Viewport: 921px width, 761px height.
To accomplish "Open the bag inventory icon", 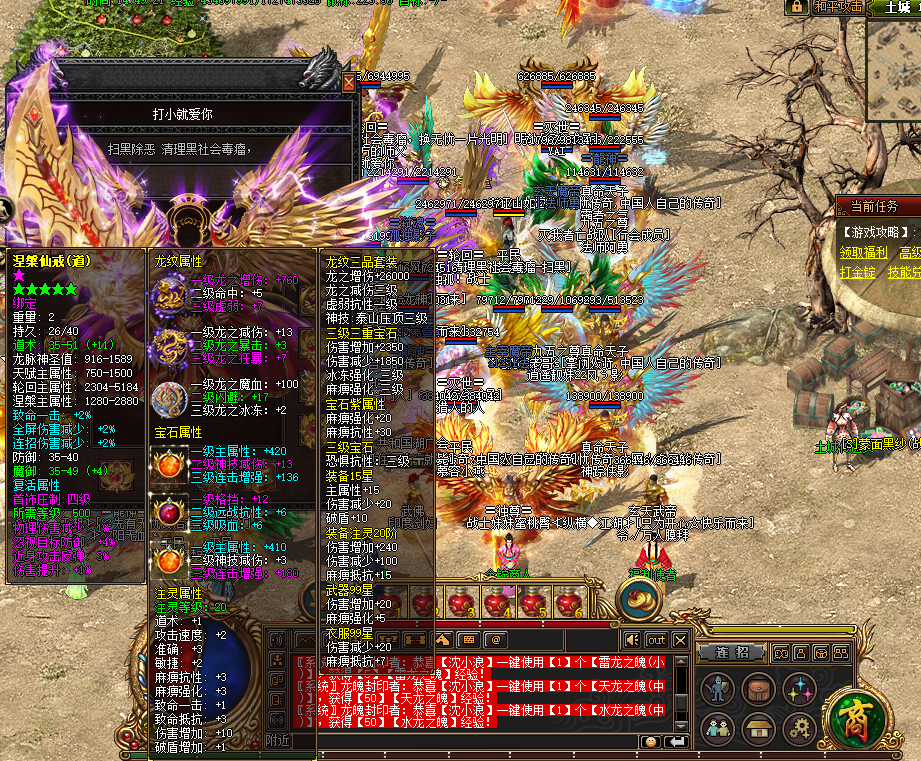I will tap(758, 688).
